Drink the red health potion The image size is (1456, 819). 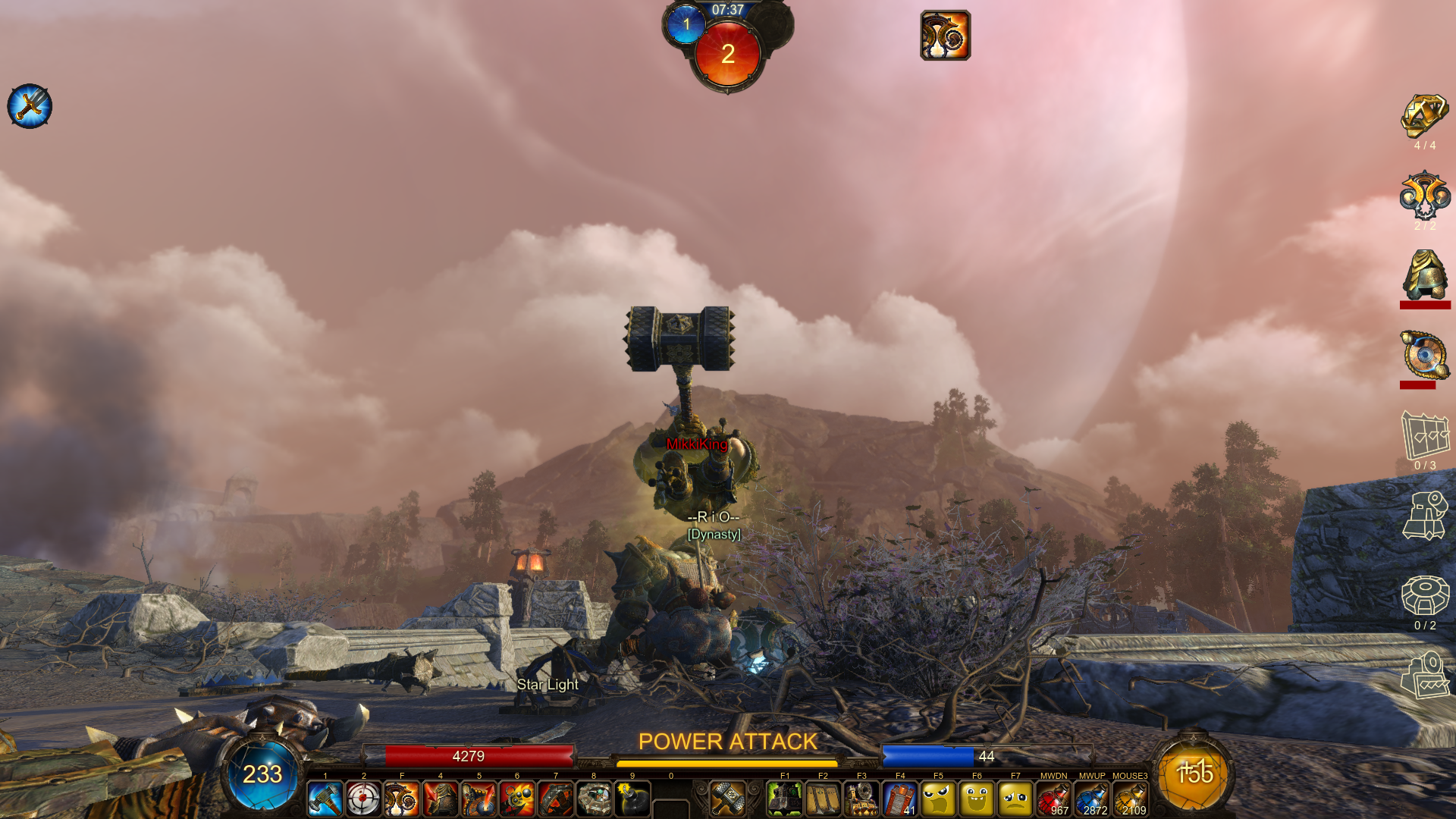coord(1053,799)
